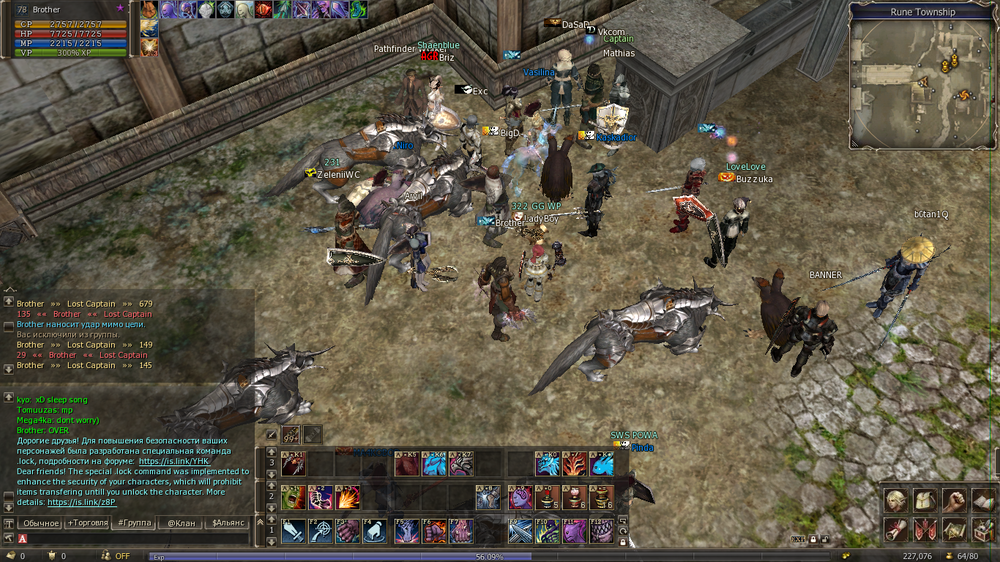Open the skill book menu icon
This screenshot has height=562, width=1000.
(984, 502)
